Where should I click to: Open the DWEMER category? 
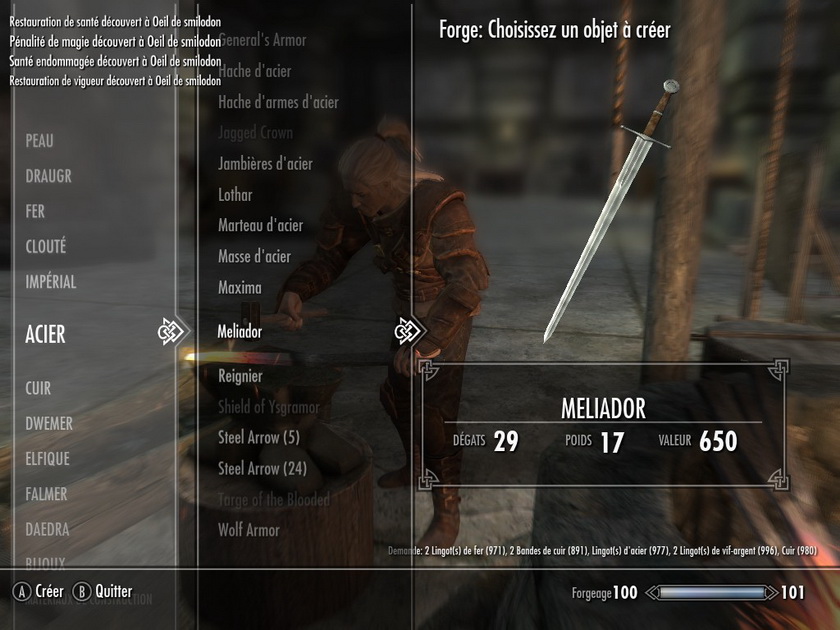coord(49,424)
